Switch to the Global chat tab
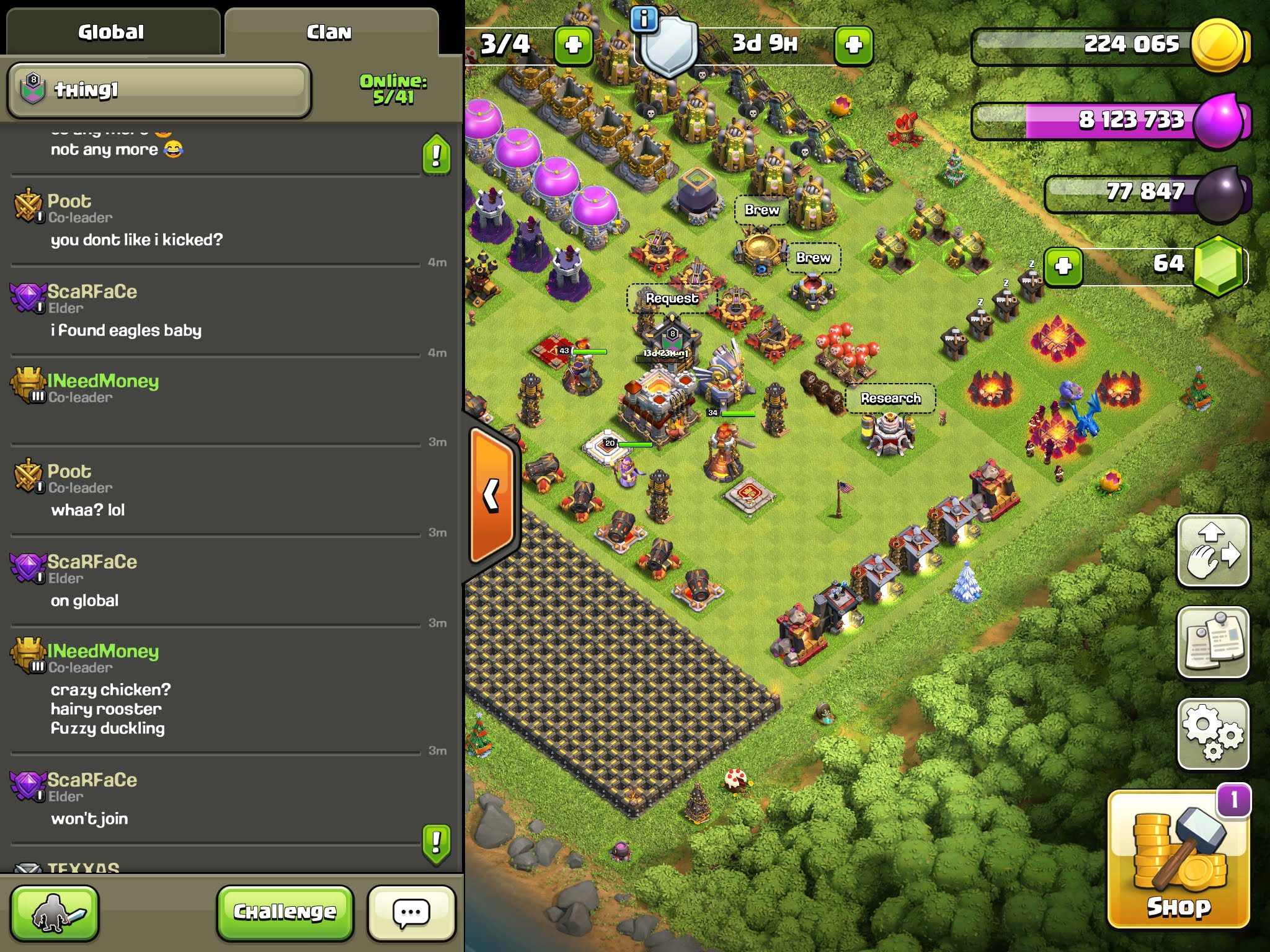The image size is (1270, 952). (x=111, y=32)
